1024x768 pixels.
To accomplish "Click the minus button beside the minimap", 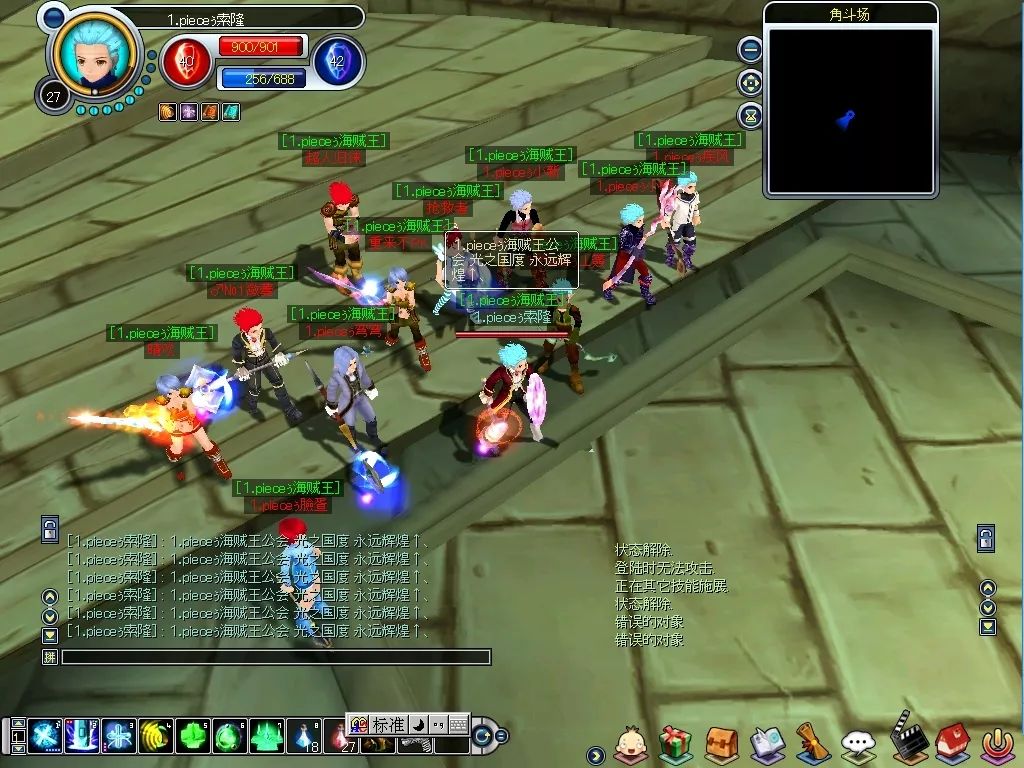I will [x=750, y=49].
